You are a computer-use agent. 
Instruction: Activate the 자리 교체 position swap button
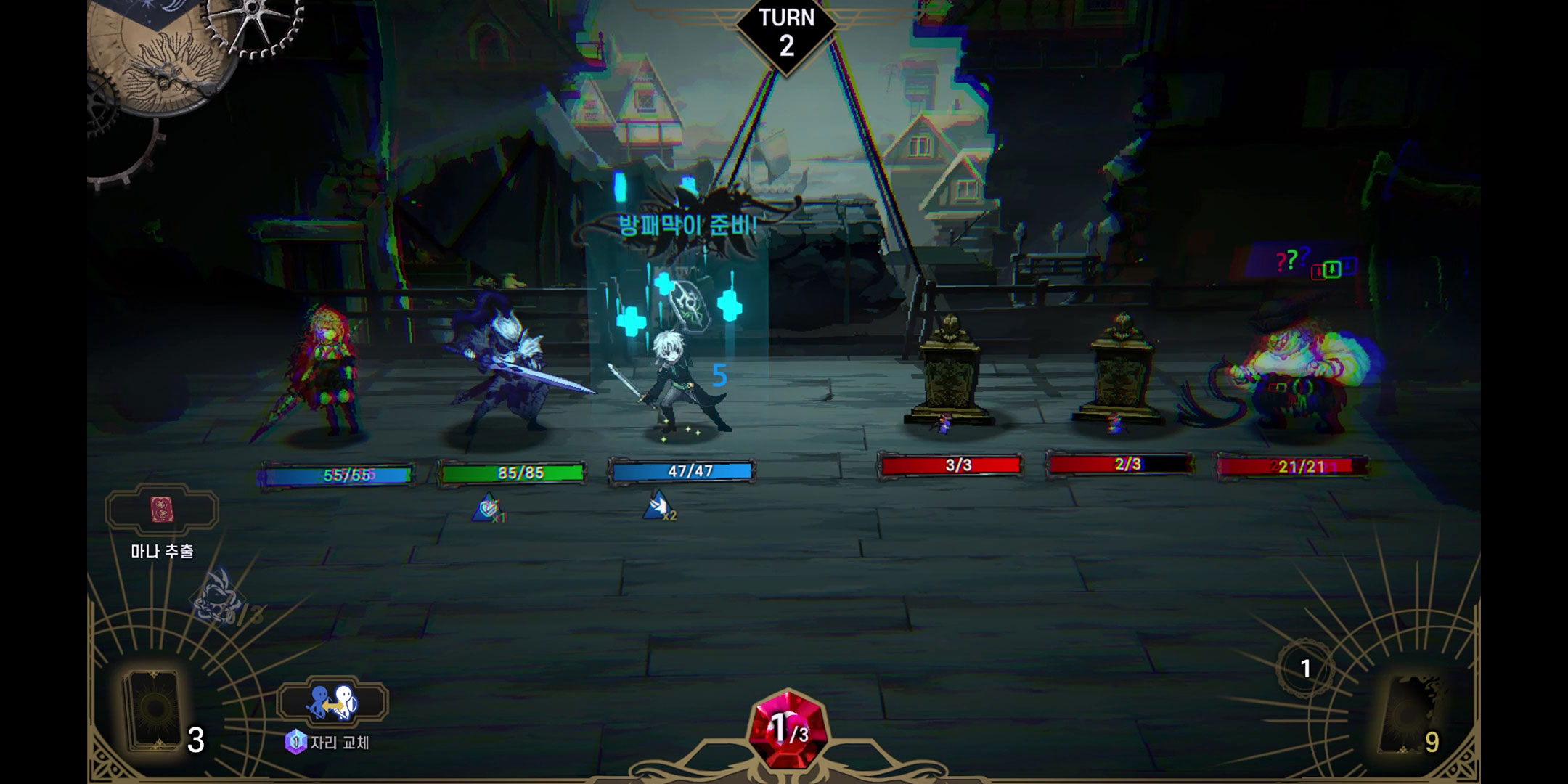332,703
